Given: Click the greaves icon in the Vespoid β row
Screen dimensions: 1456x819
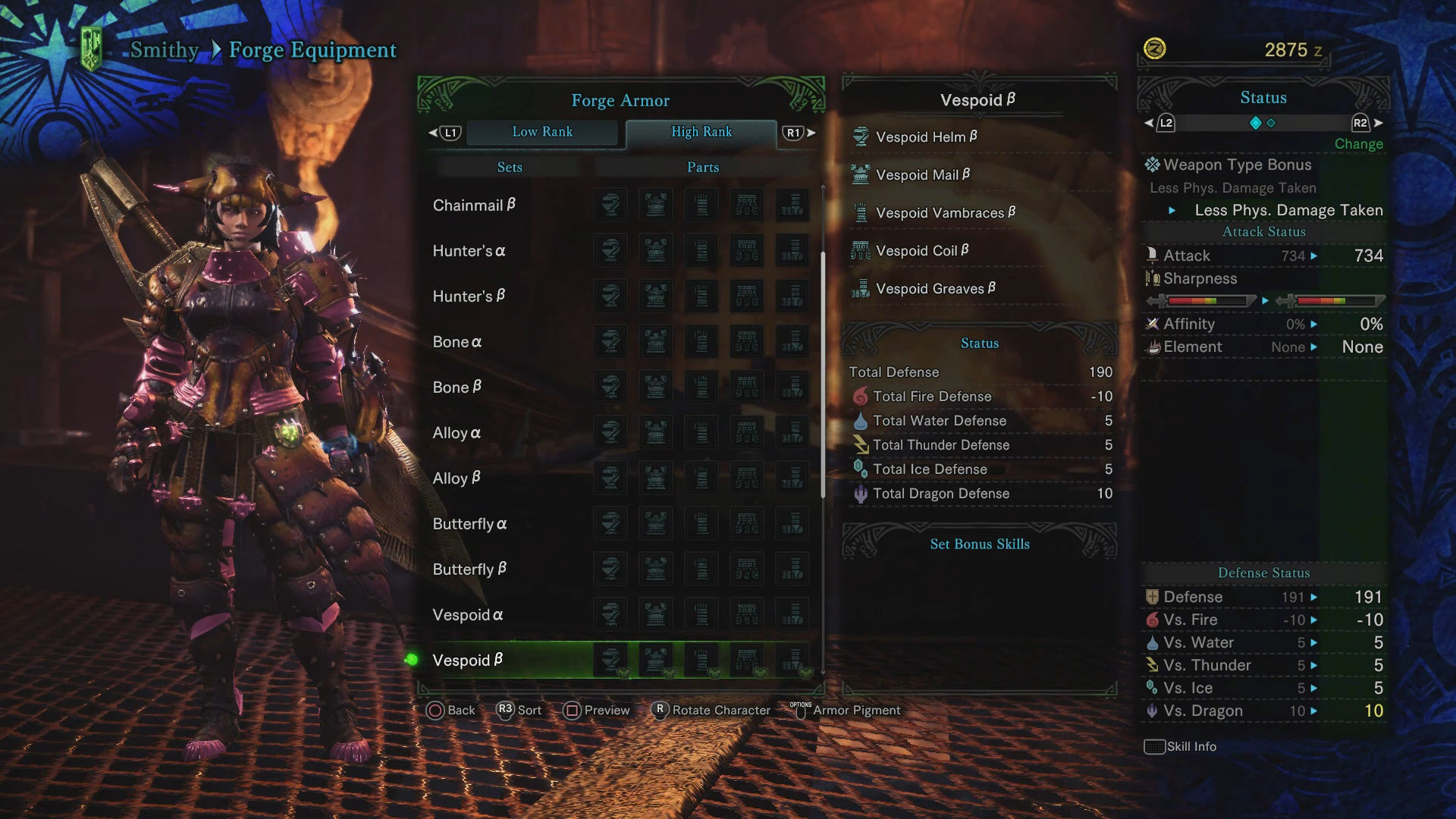Looking at the screenshot, I should pyautogui.click(x=793, y=658).
